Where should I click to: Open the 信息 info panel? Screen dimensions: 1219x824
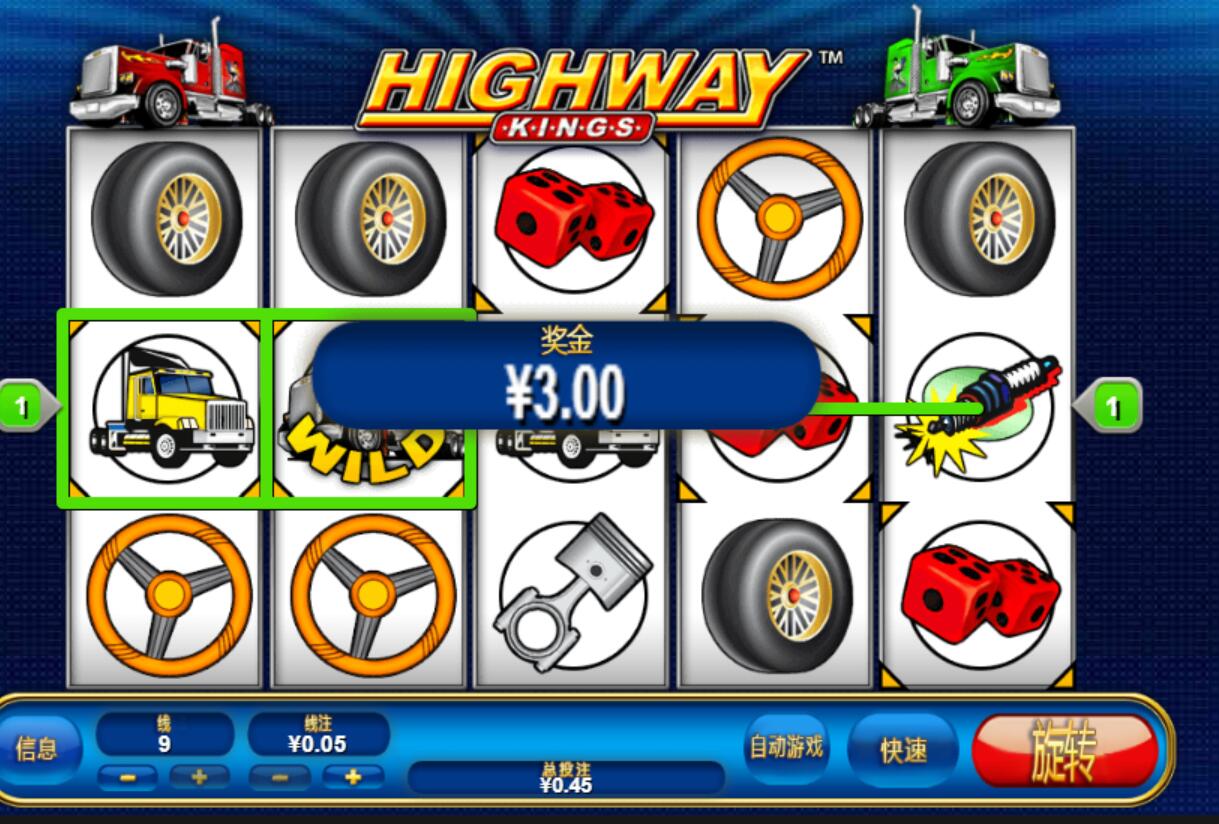point(38,748)
